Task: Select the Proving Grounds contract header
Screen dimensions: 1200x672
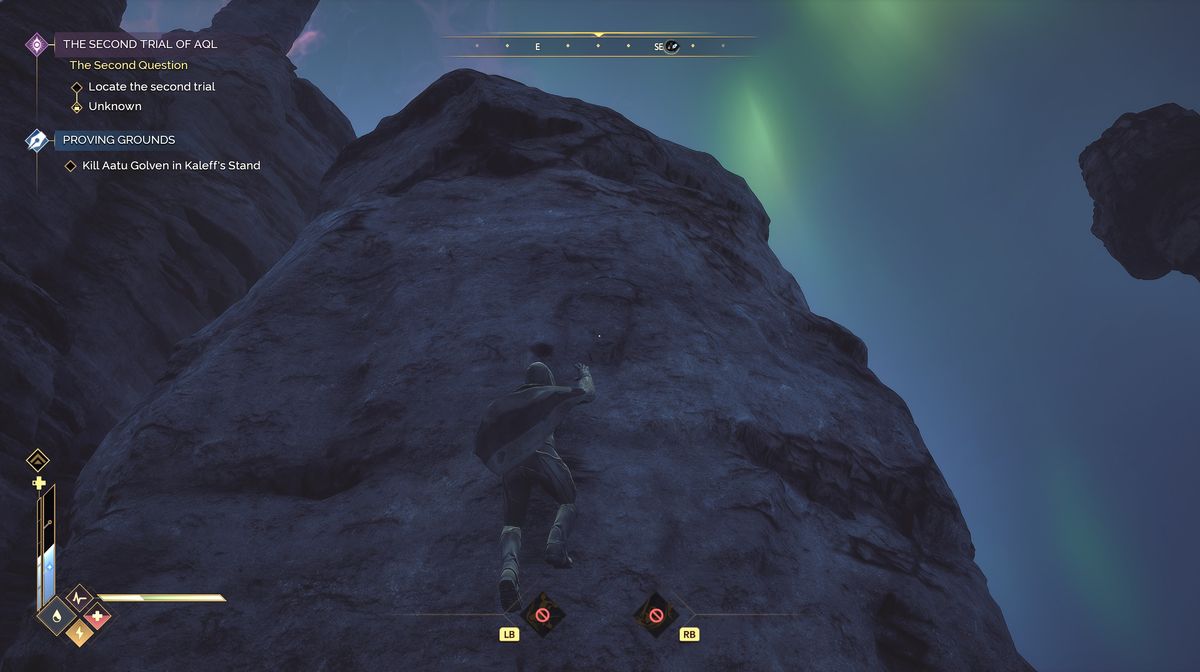Action: (x=118, y=140)
